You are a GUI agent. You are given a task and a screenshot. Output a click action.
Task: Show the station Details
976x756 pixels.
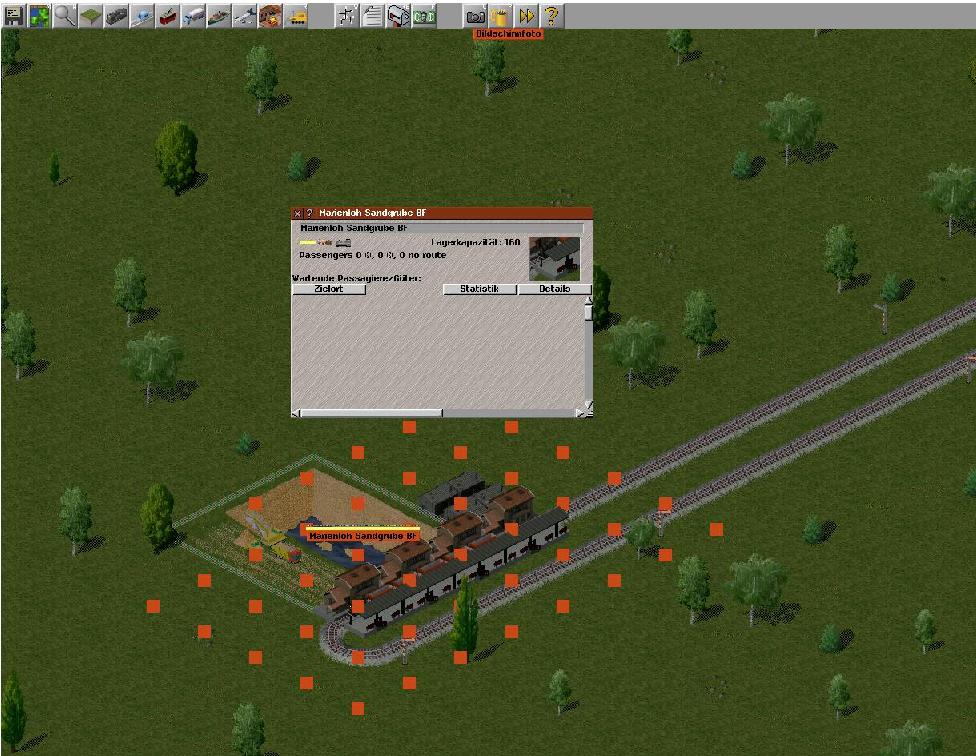point(554,289)
